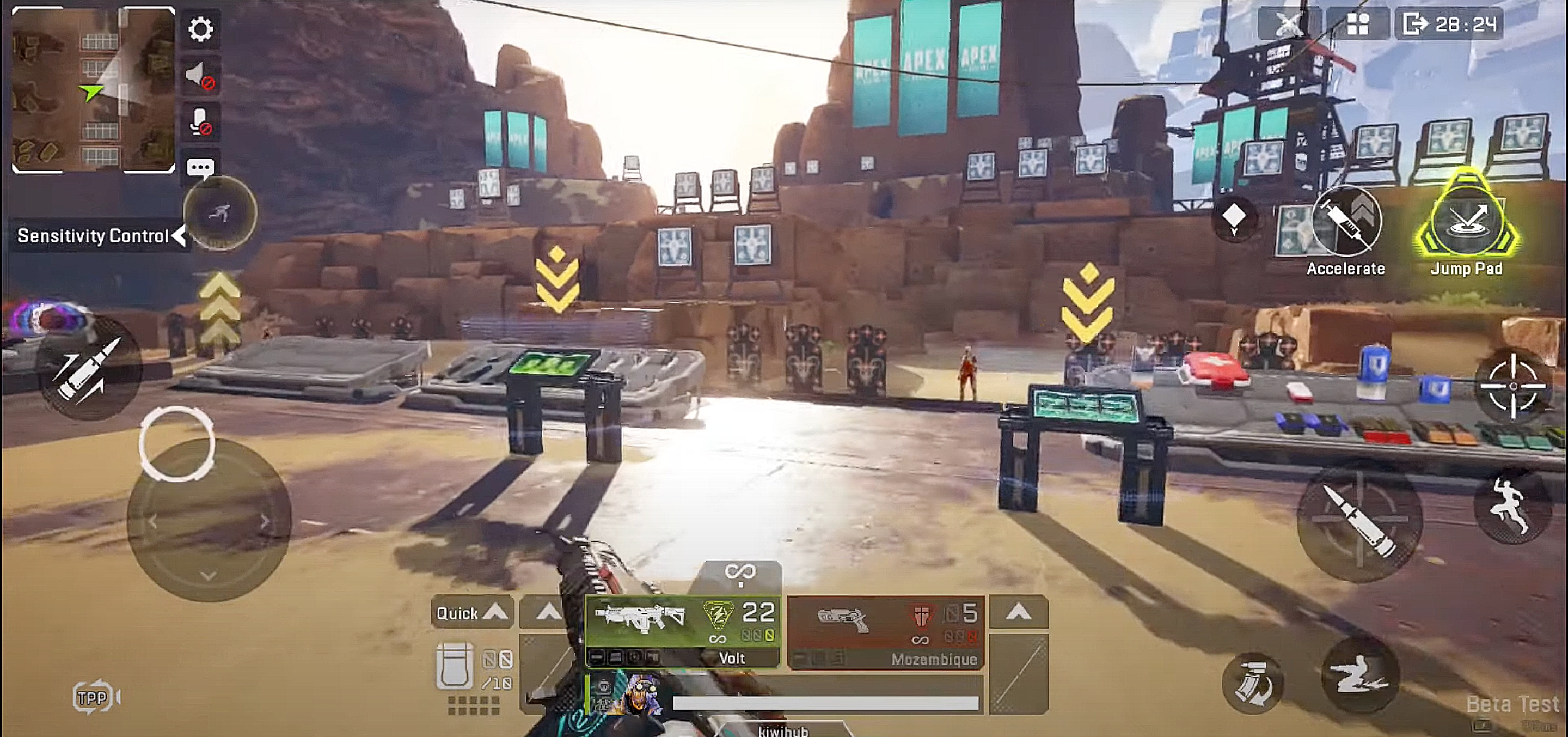Aim down sights with the crosshair button
This screenshot has width=1568, height=737.
[1513, 386]
